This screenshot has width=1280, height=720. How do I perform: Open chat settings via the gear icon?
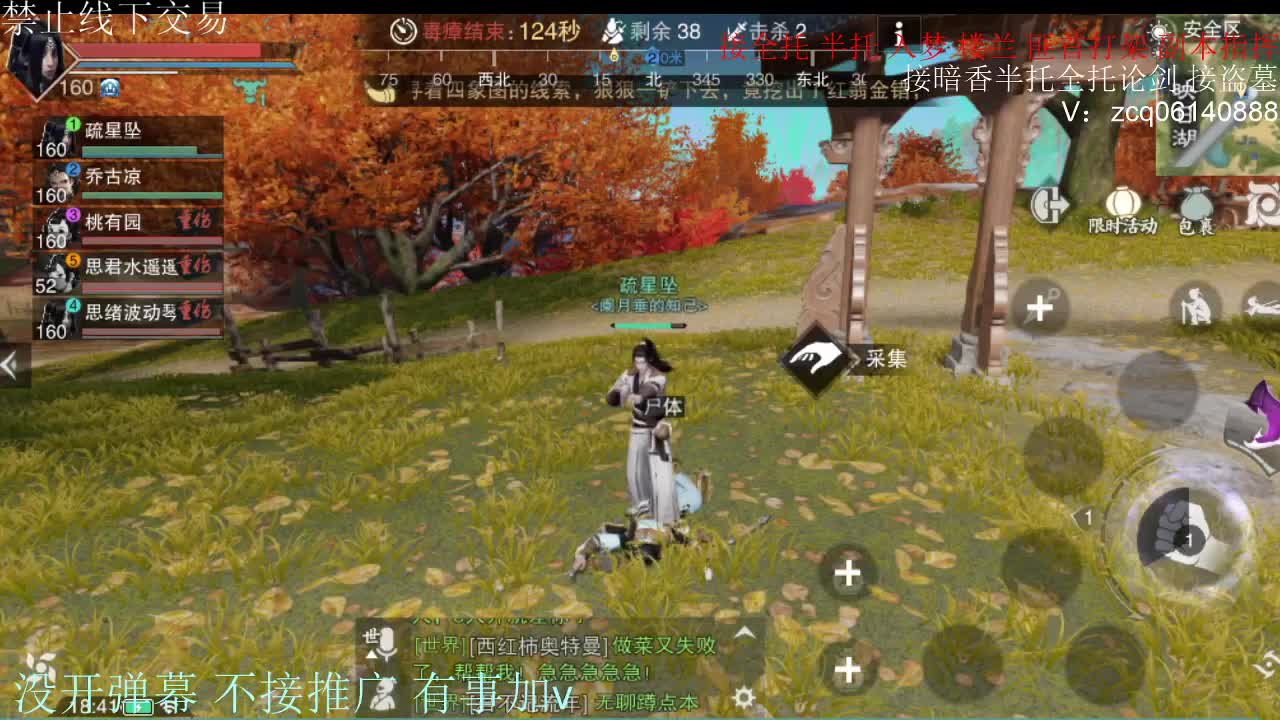click(746, 698)
